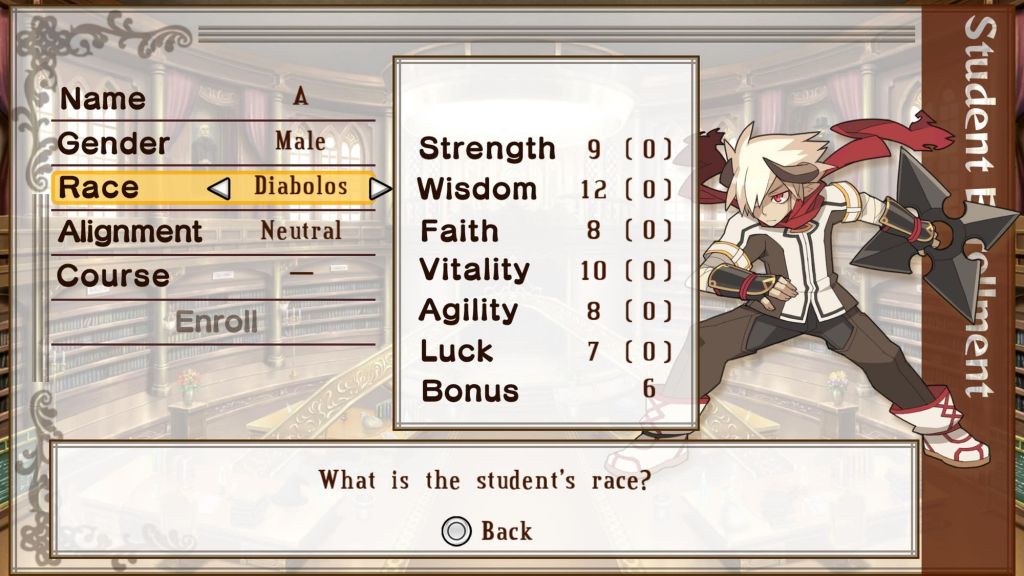Viewport: 1024px width, 576px height.
Task: Select the Name row
Action: point(213,98)
